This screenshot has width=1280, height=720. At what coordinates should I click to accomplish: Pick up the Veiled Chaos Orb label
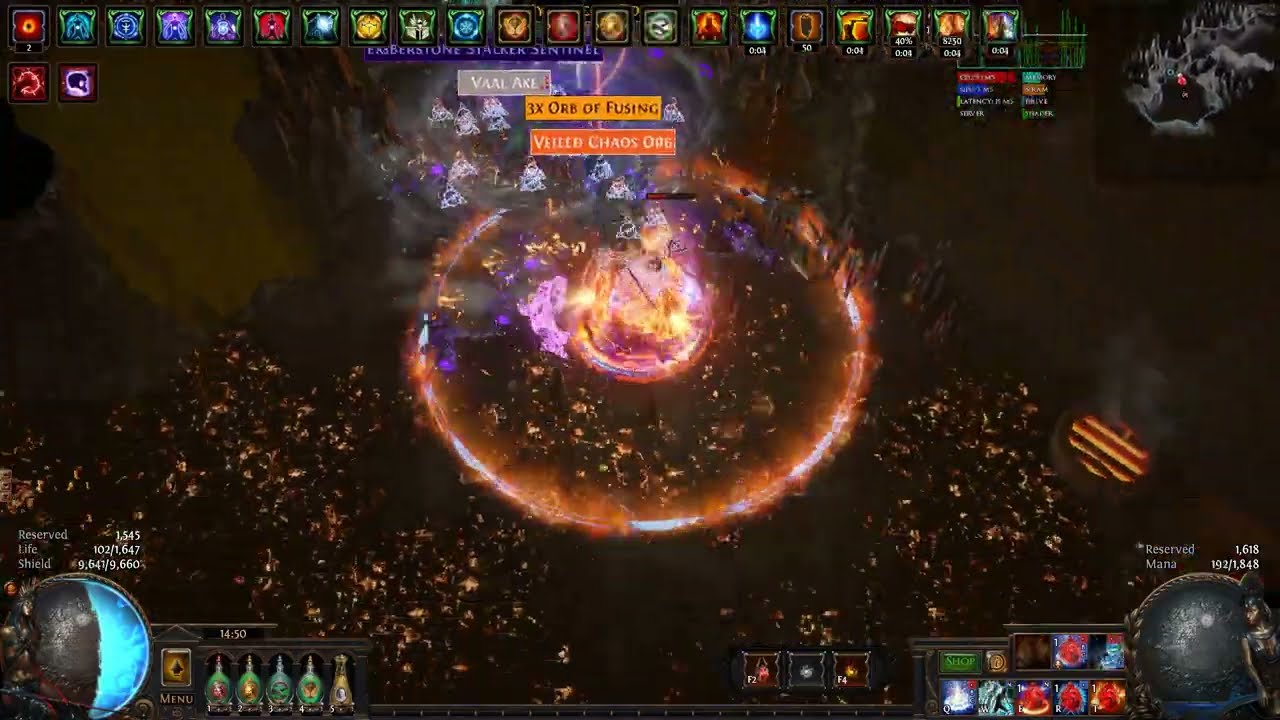(x=602, y=142)
